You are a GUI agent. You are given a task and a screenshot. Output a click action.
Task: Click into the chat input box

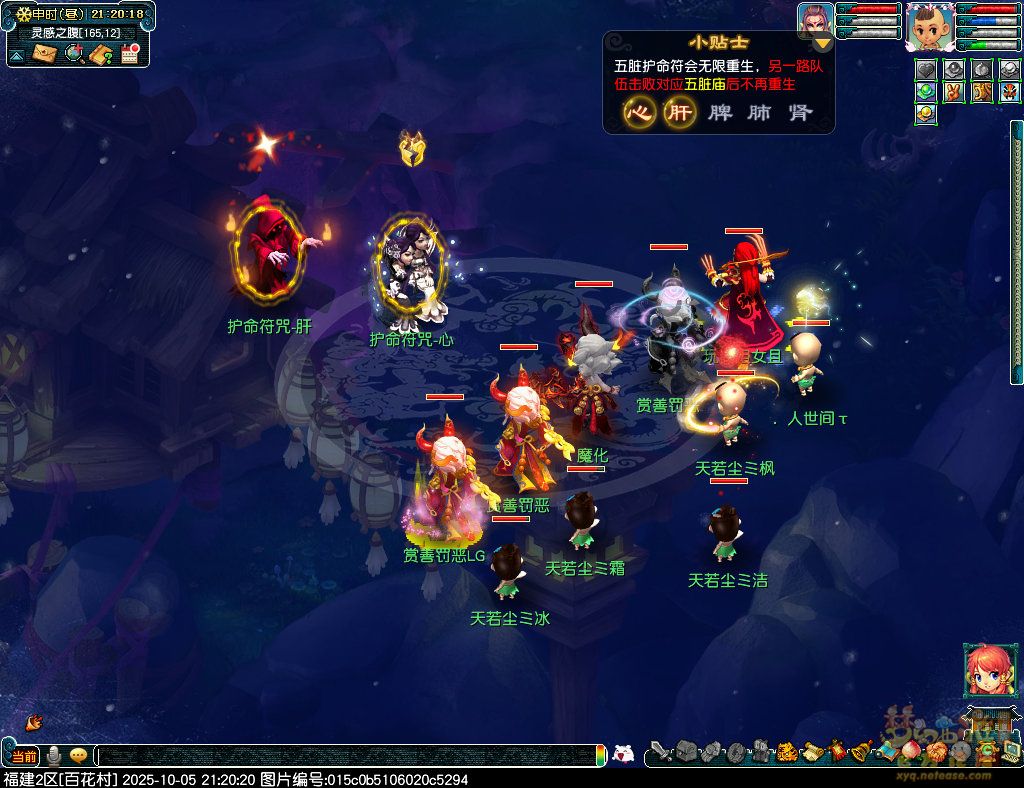(x=350, y=756)
